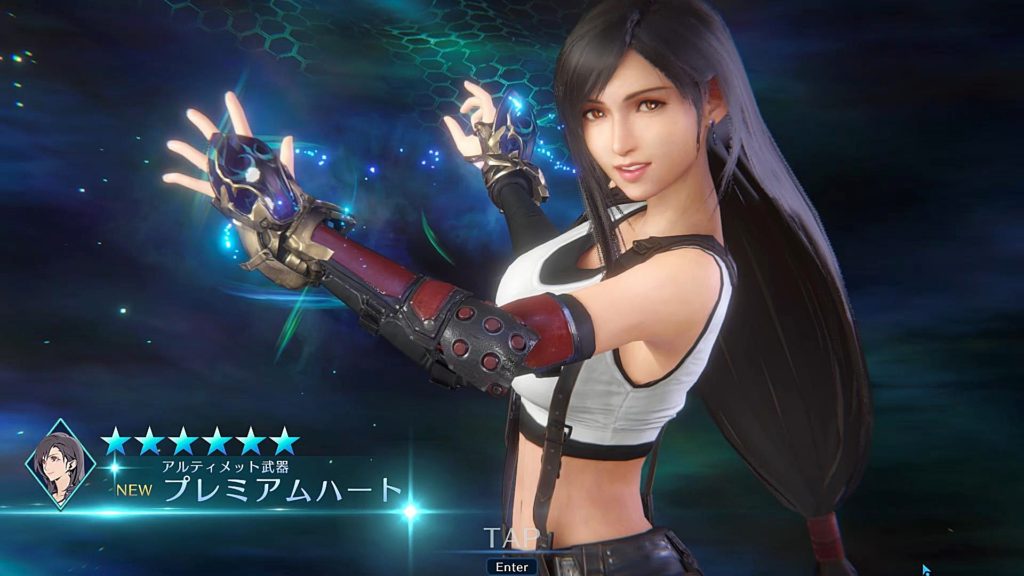Click the character portrait diamond icon
The image size is (1024, 576).
click(x=59, y=464)
